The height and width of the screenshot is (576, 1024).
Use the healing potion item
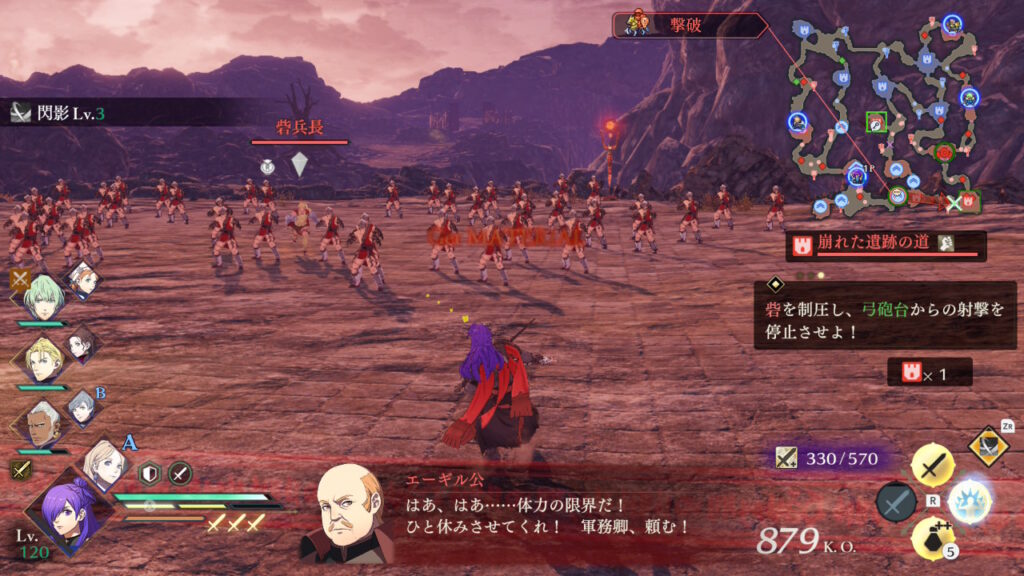932,538
